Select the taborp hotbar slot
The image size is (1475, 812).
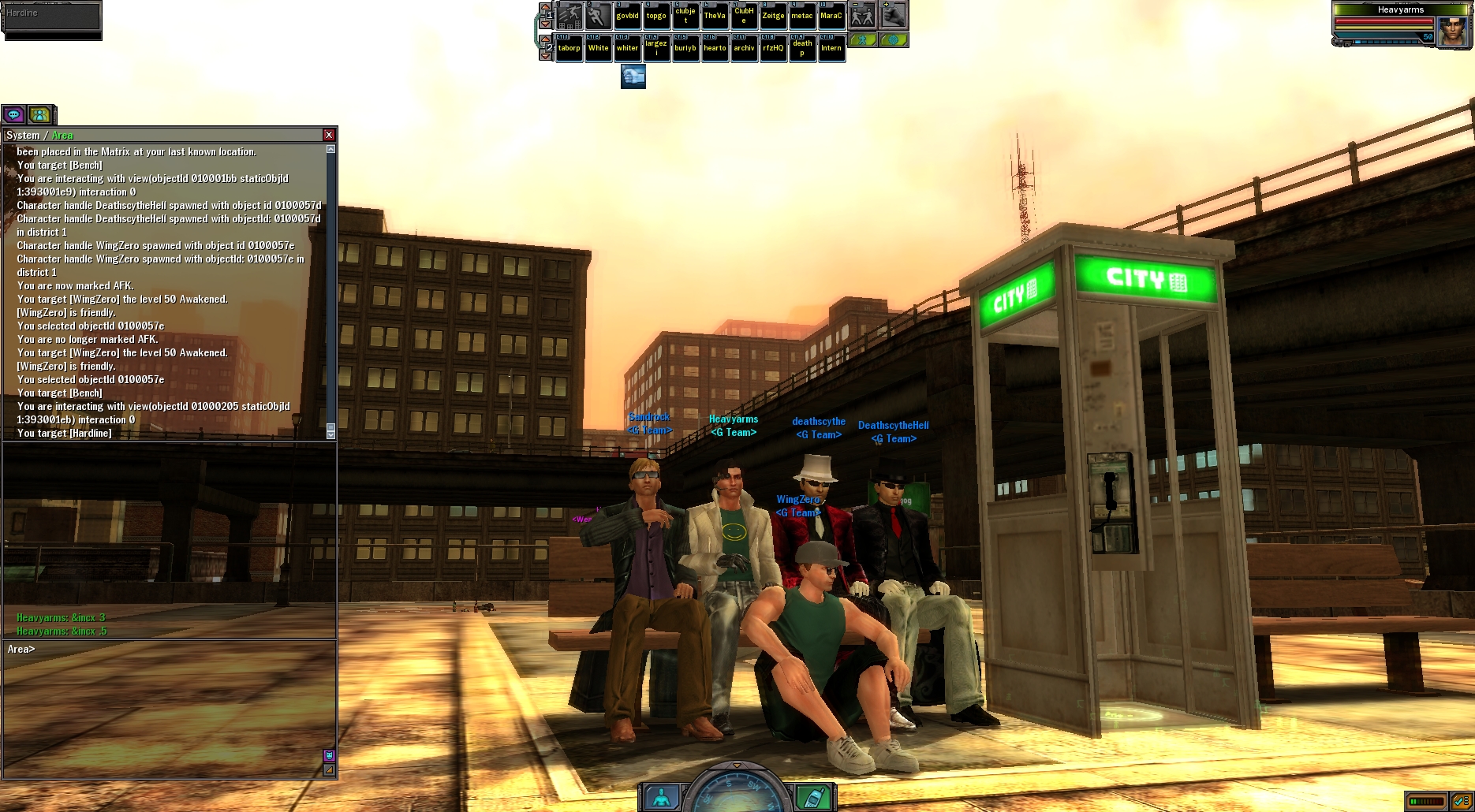pyautogui.click(x=569, y=48)
